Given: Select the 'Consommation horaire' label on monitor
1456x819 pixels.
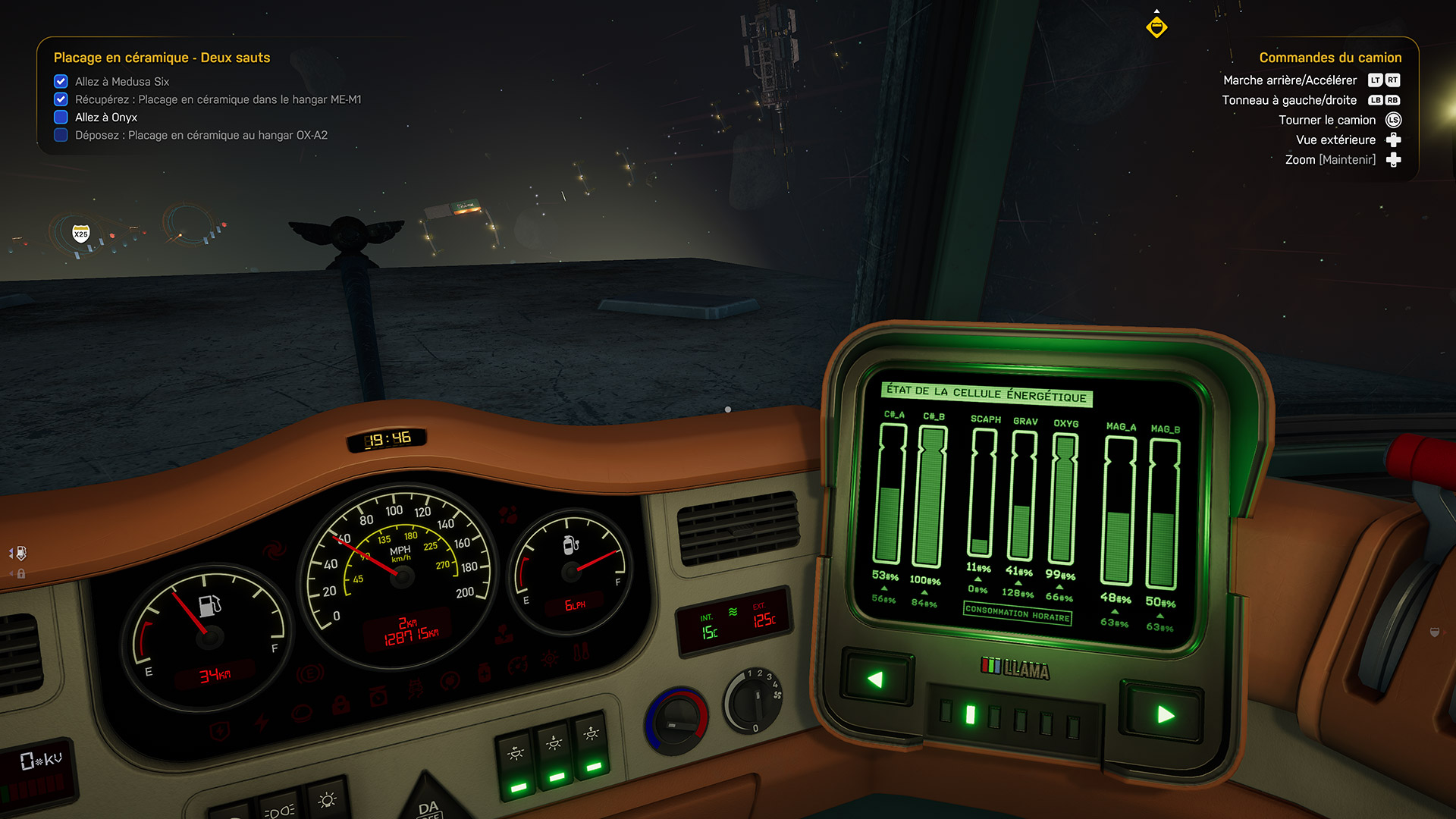Looking at the screenshot, I should (x=1017, y=613).
